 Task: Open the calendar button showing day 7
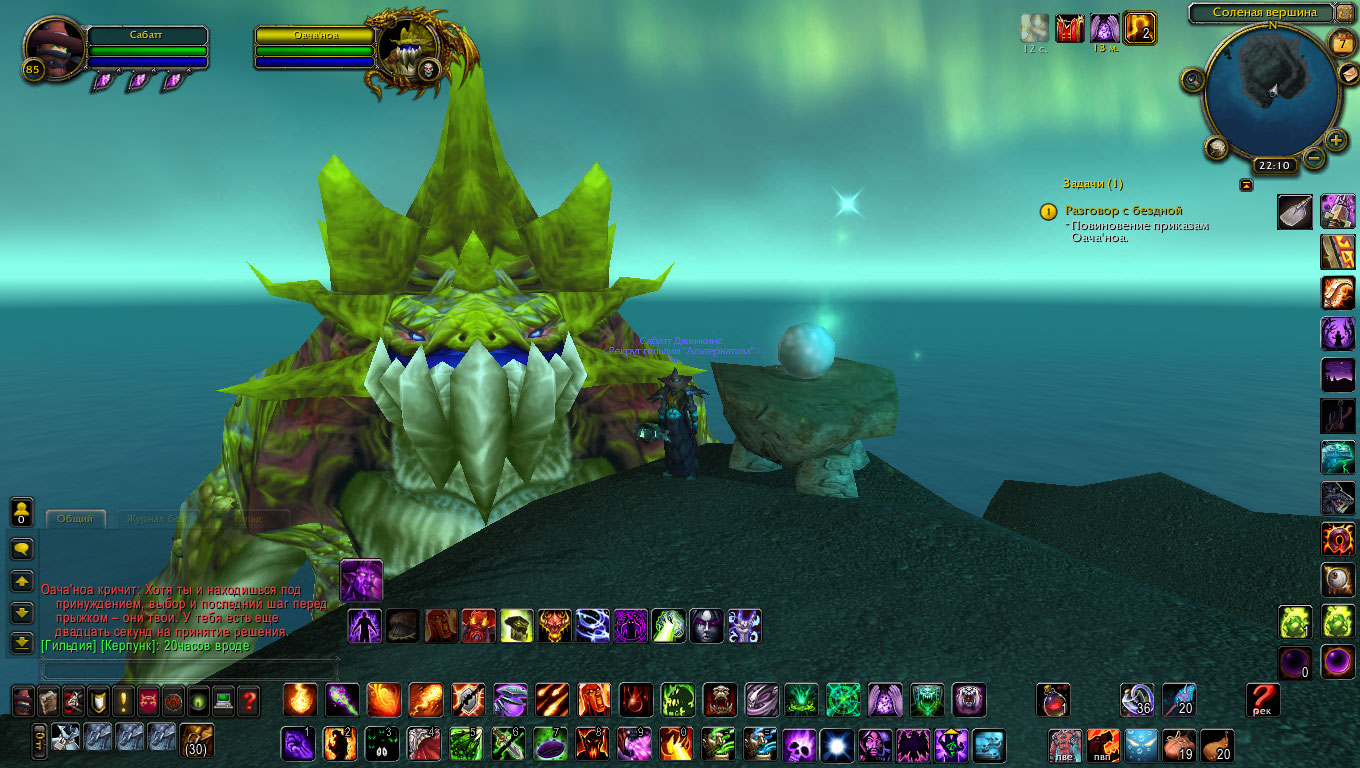[1342, 42]
